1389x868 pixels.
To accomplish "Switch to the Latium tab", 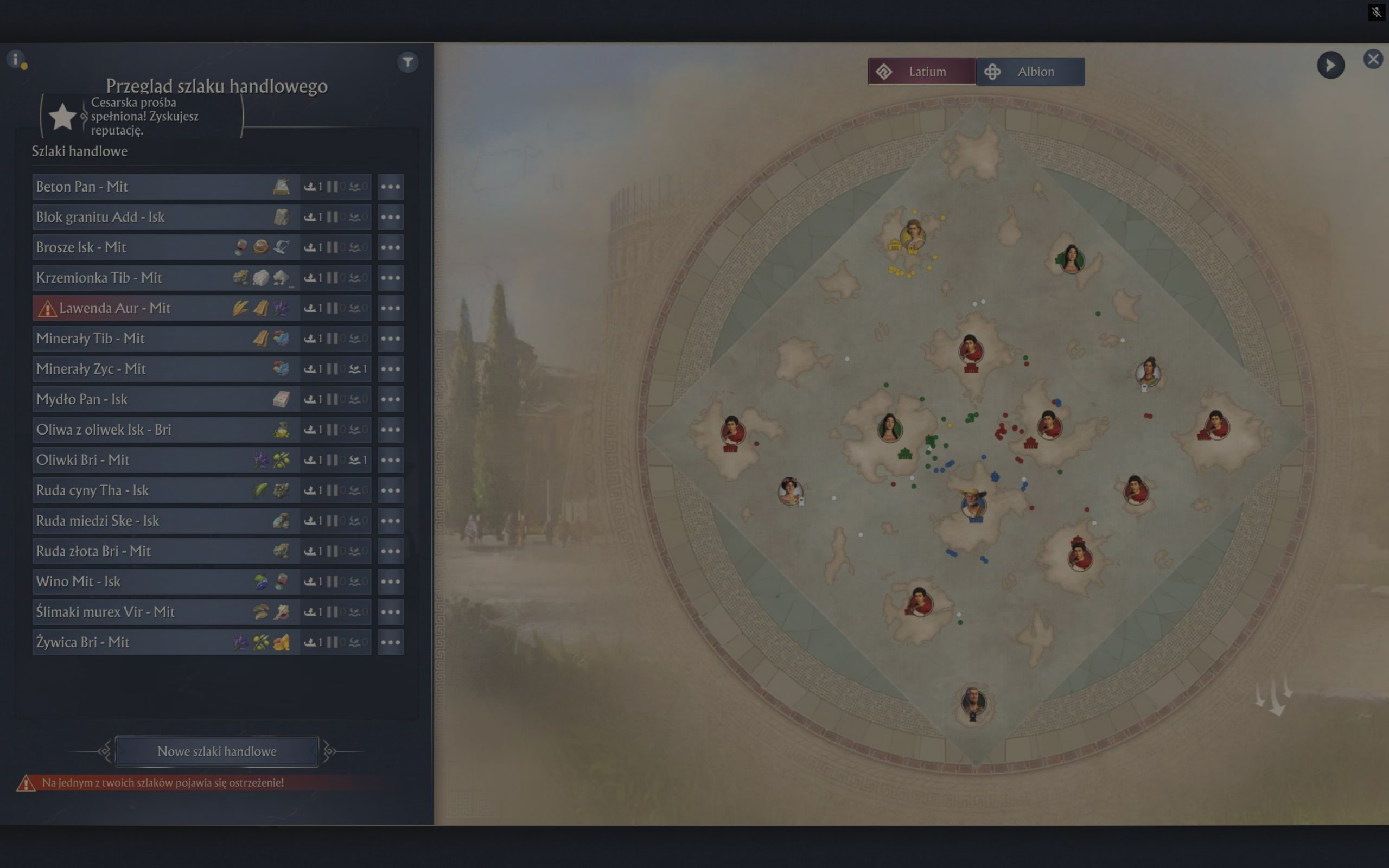I will [x=922, y=72].
